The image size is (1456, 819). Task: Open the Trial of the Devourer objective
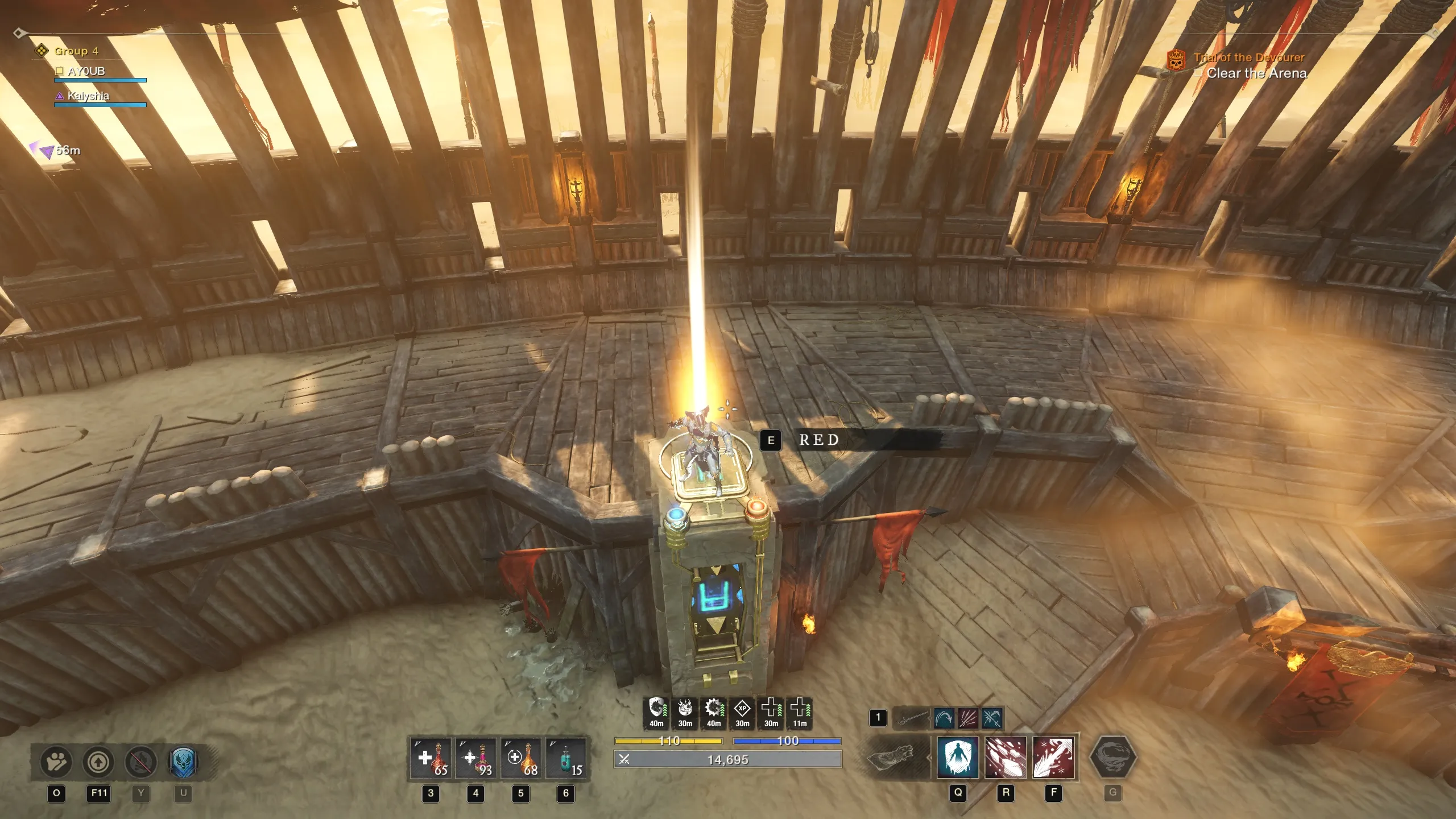pos(1248,57)
